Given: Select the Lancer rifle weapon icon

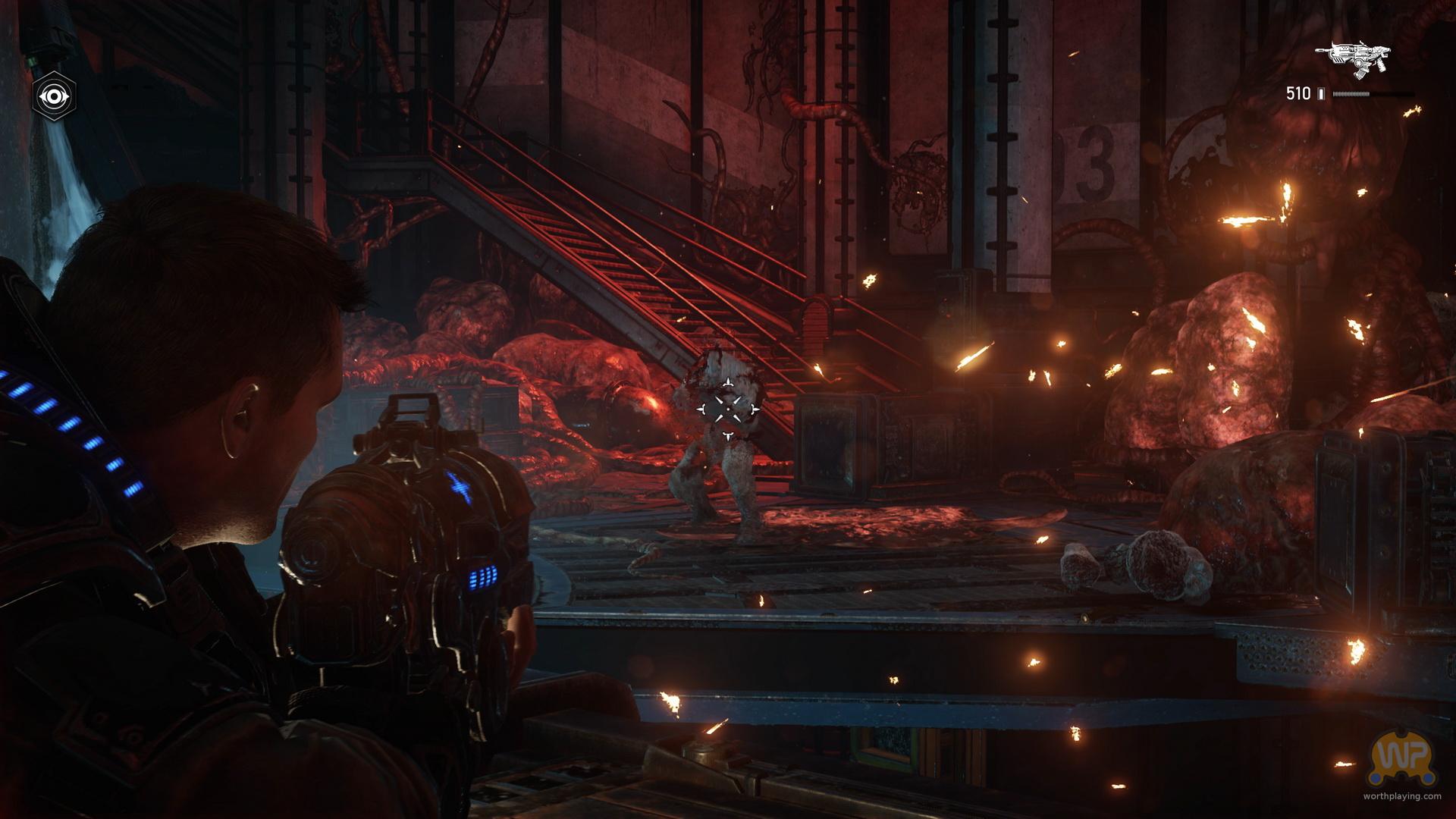Looking at the screenshot, I should click(1353, 58).
